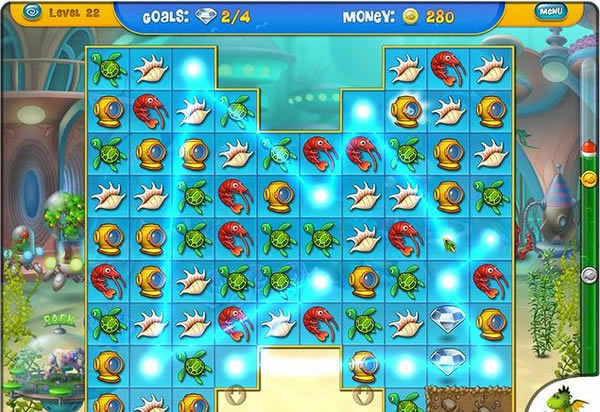This screenshot has width=600, height=412.
Task: Select the turtle tile in the board's top-left corner
Action: [107, 67]
